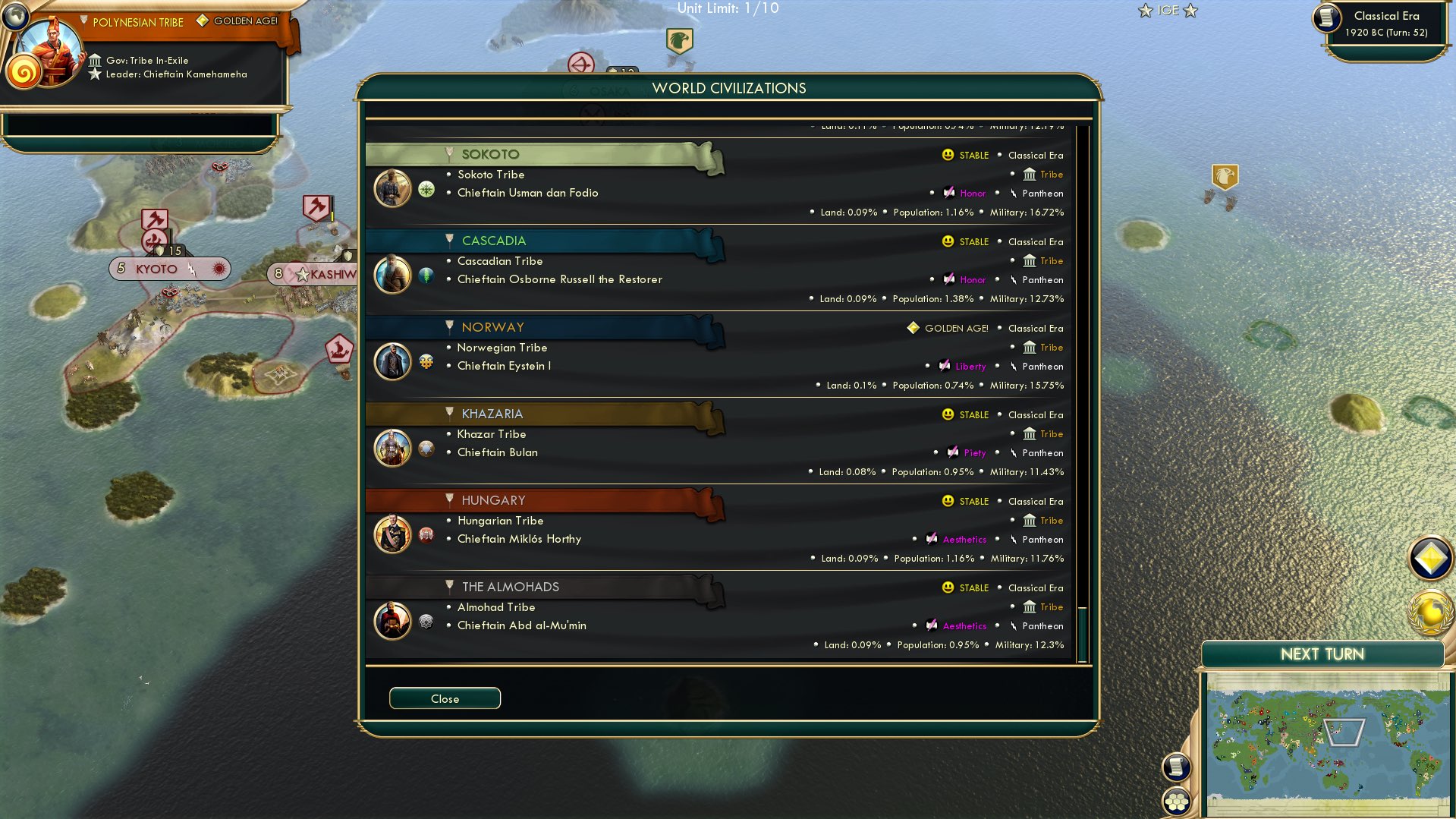Click the IGE star button at top
The image size is (1456, 819).
(x=1167, y=11)
